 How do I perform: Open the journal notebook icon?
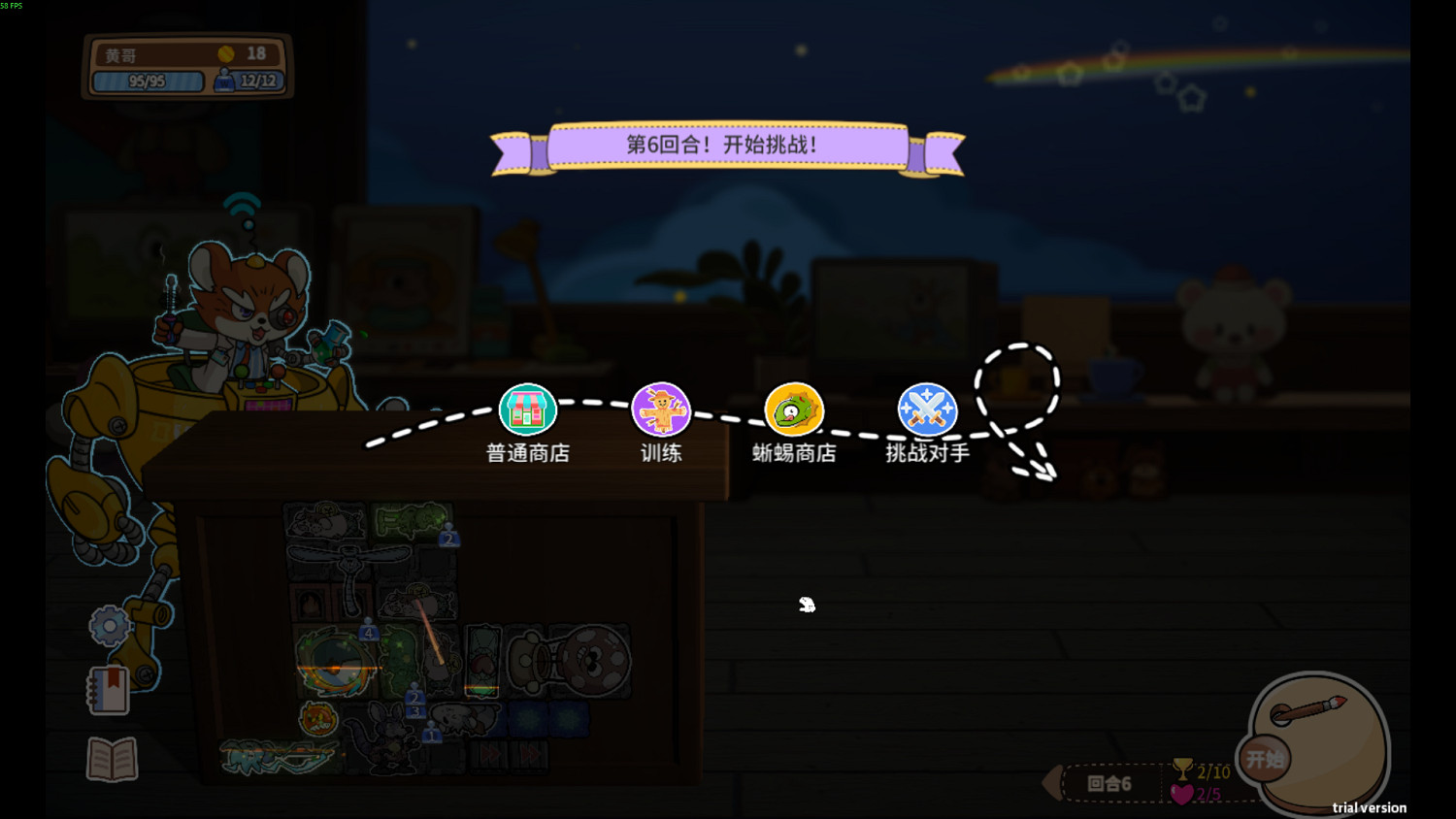pos(108,692)
